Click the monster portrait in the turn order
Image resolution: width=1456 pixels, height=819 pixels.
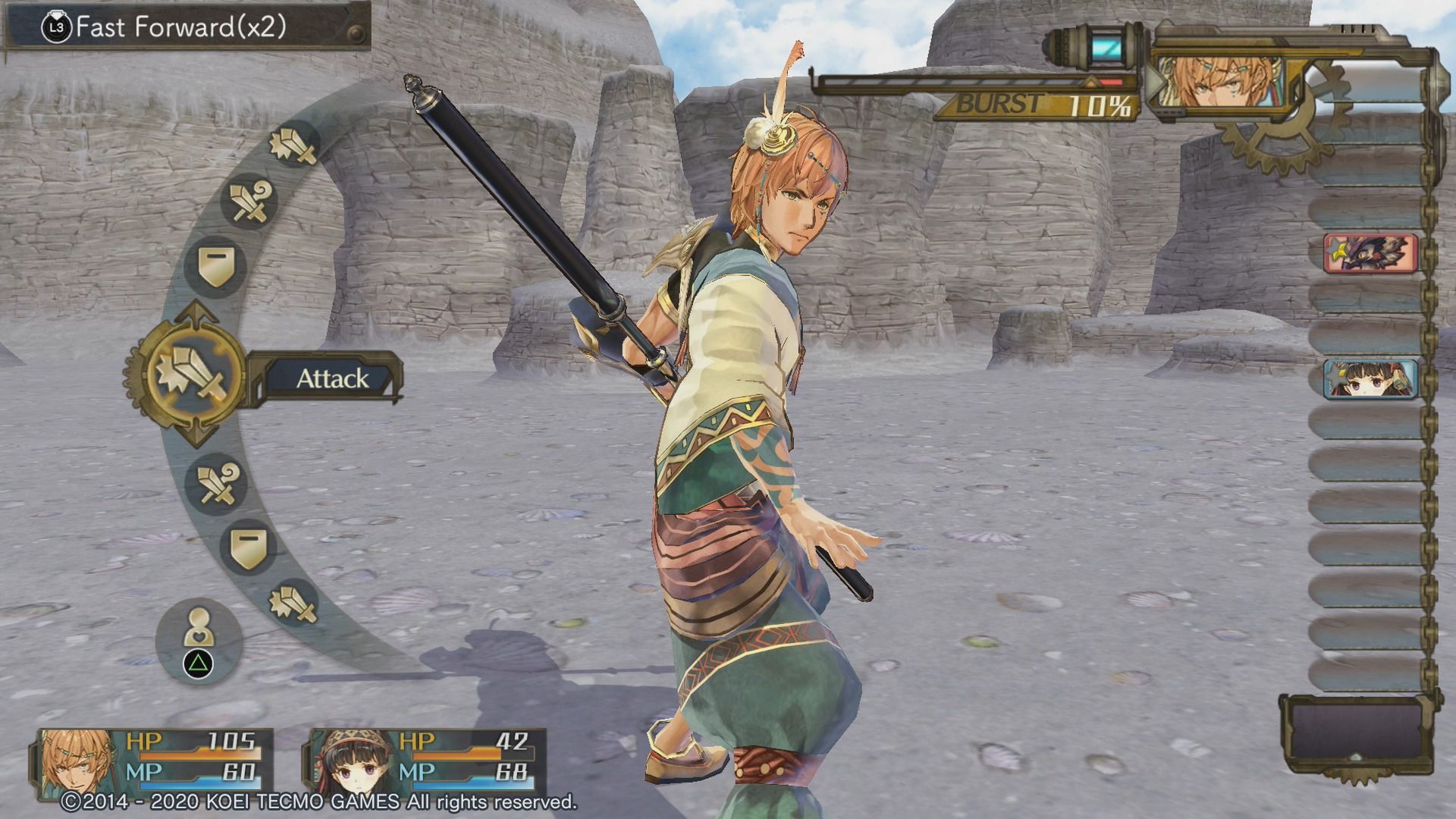(1370, 254)
